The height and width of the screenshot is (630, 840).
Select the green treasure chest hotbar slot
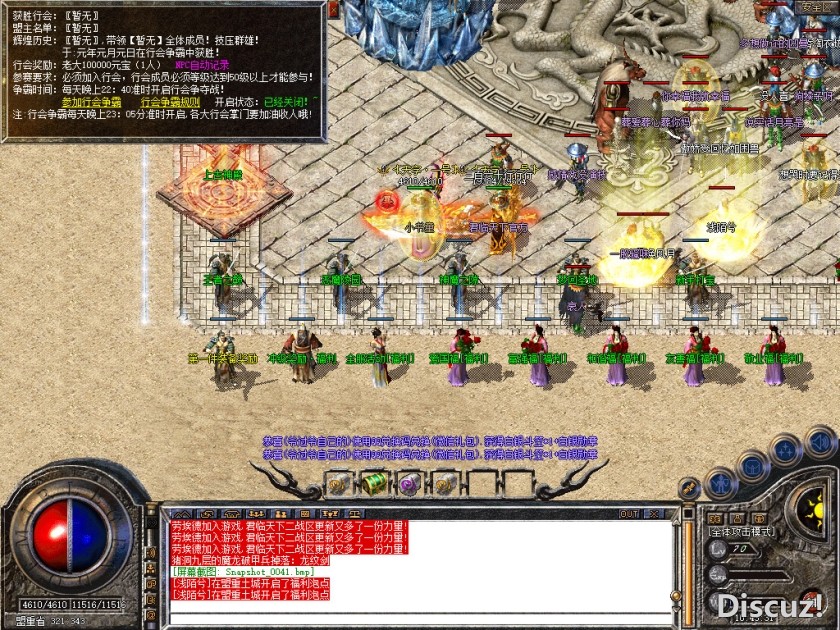[x=373, y=484]
